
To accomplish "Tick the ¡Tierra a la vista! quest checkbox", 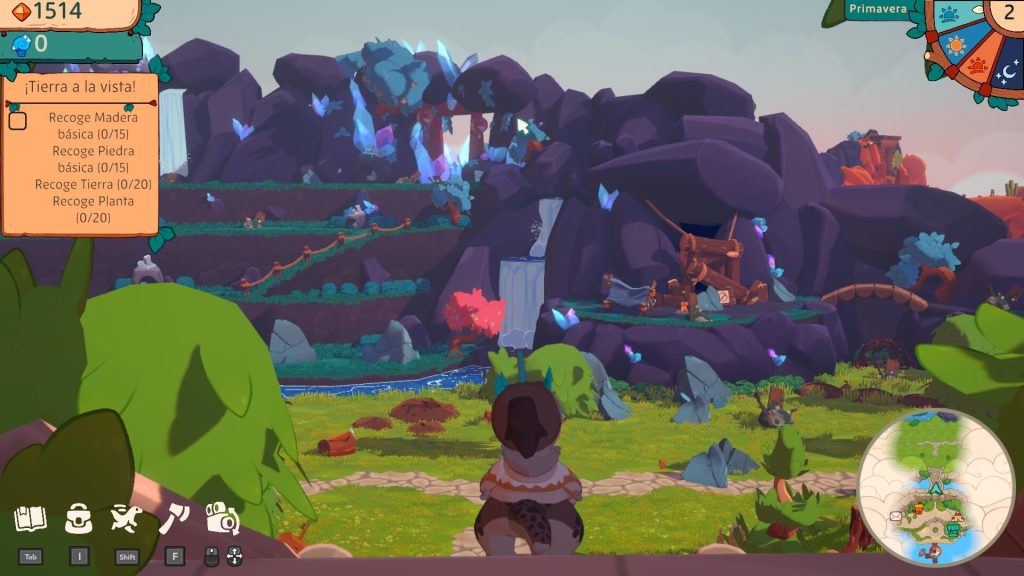I will click(18, 121).
